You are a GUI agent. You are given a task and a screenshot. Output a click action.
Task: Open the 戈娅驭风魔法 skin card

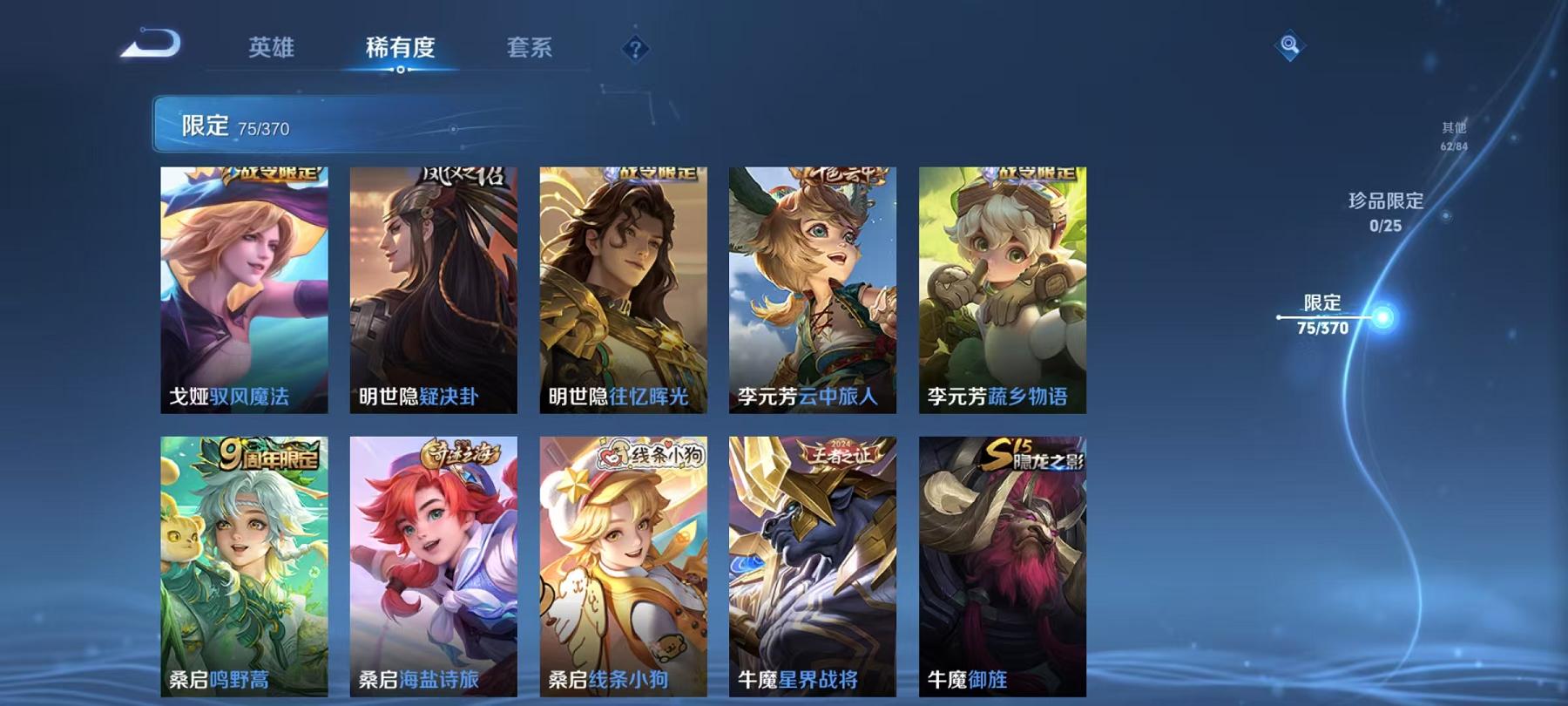(247, 288)
